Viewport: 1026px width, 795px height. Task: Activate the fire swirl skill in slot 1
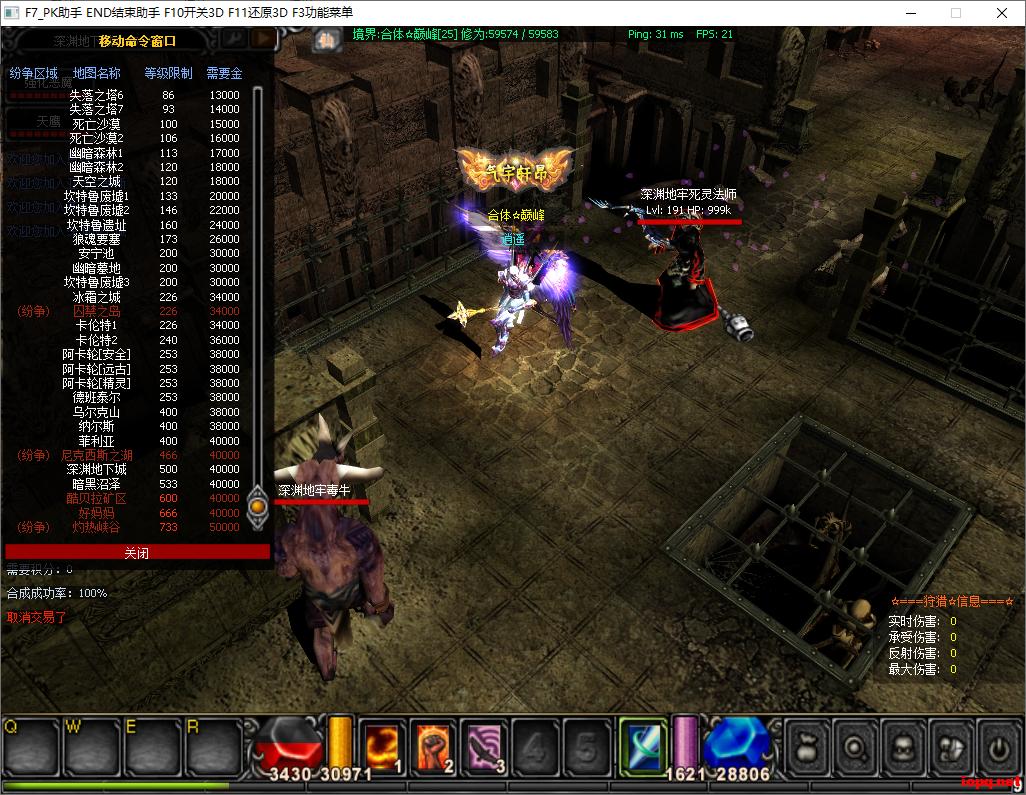(x=382, y=745)
